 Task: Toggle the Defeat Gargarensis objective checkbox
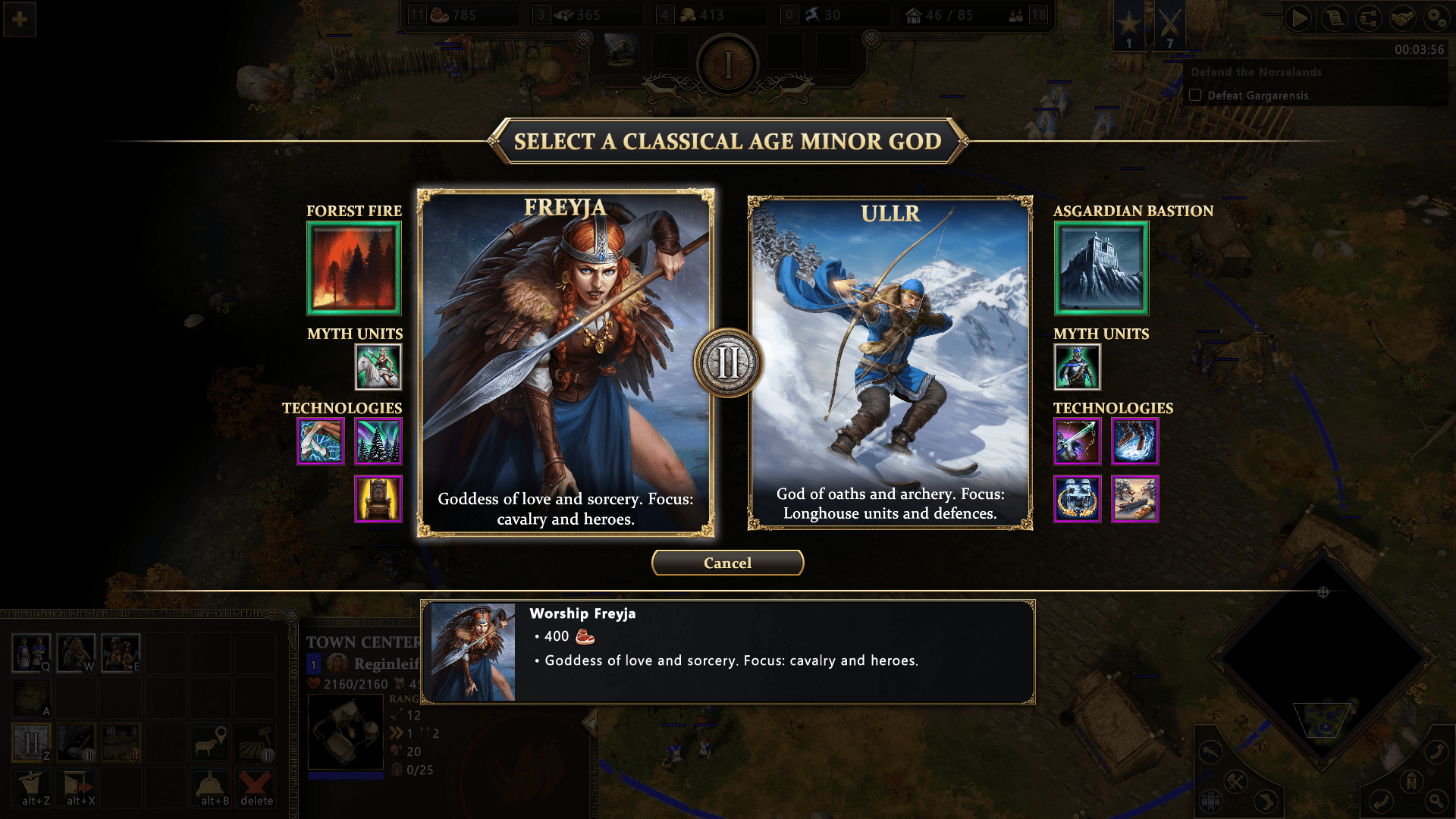click(x=1195, y=96)
